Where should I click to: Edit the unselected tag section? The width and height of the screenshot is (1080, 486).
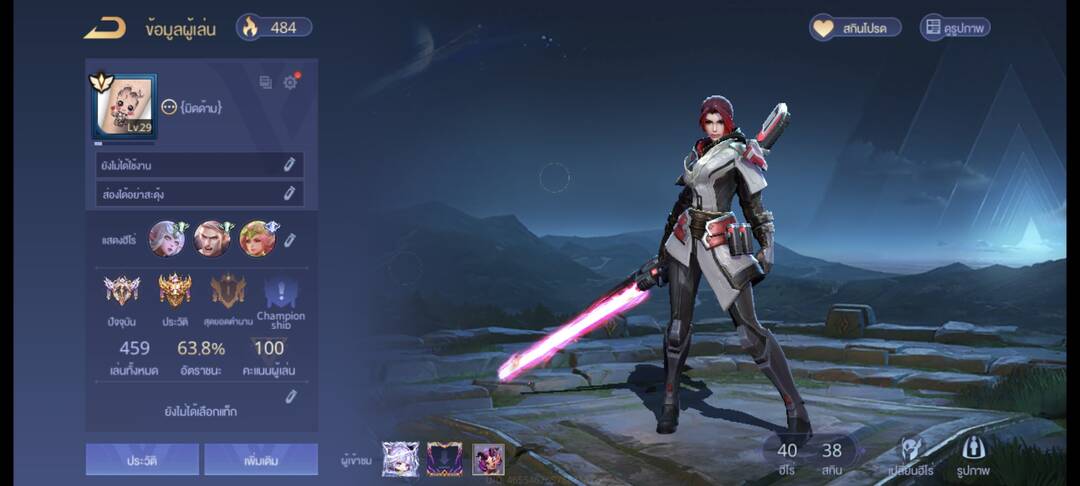(x=290, y=397)
